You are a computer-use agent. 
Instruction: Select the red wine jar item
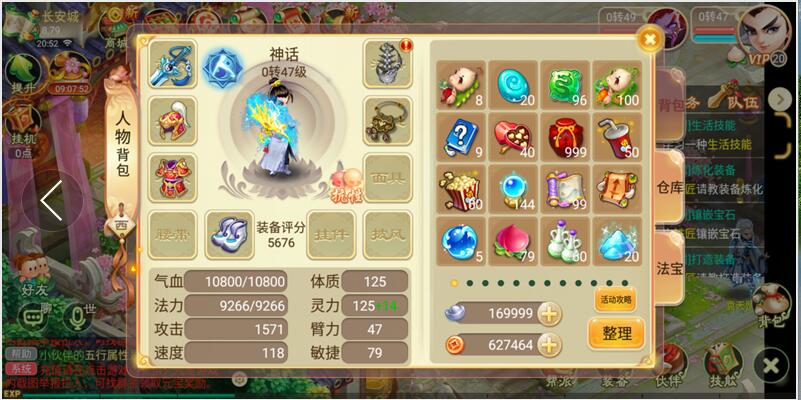[x=565, y=137]
